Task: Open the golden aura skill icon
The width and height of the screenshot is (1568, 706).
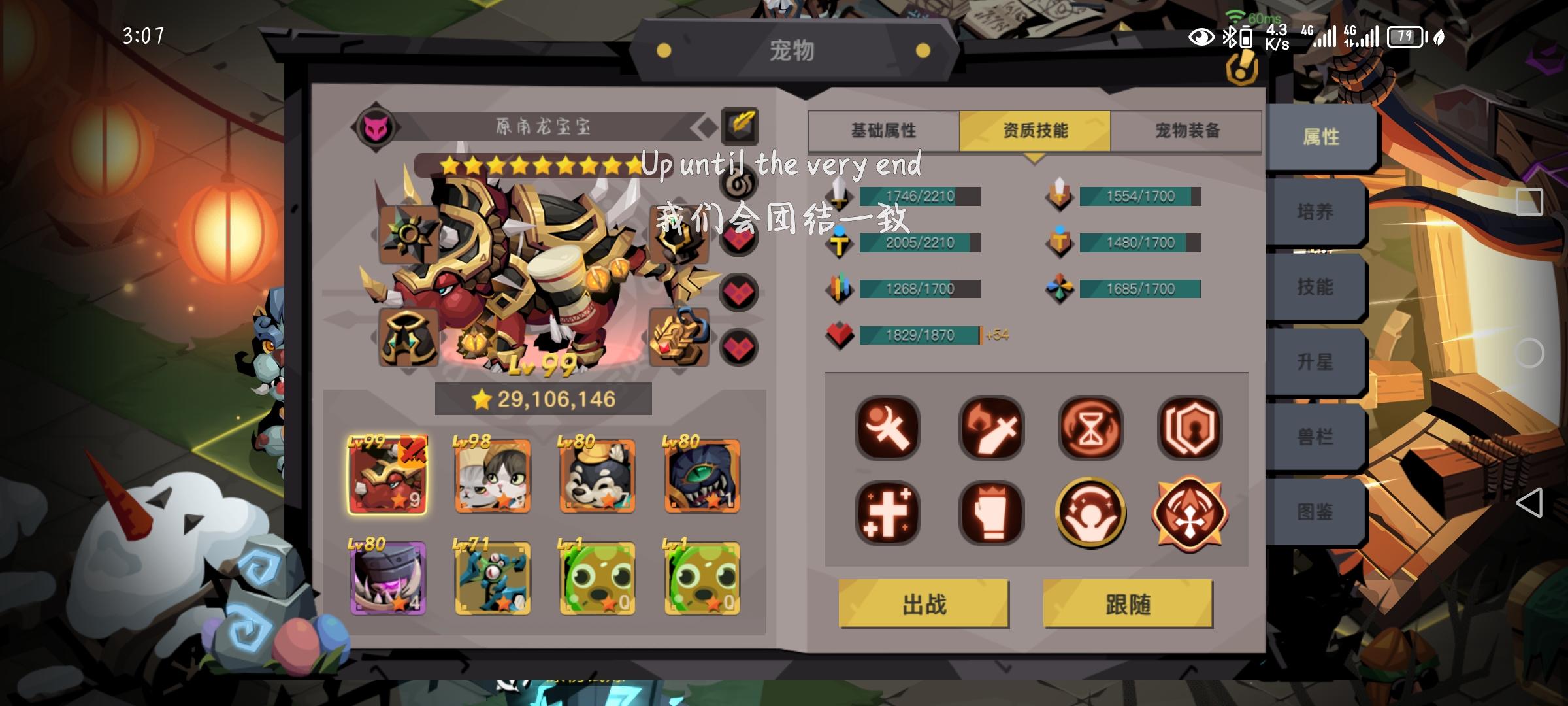Action: tap(1091, 513)
